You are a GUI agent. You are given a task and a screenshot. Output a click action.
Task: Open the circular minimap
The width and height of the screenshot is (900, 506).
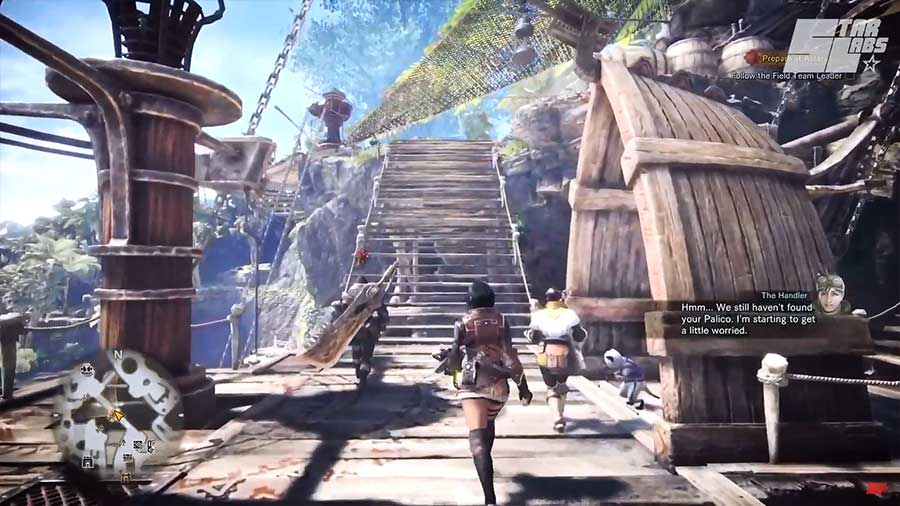coord(117,411)
